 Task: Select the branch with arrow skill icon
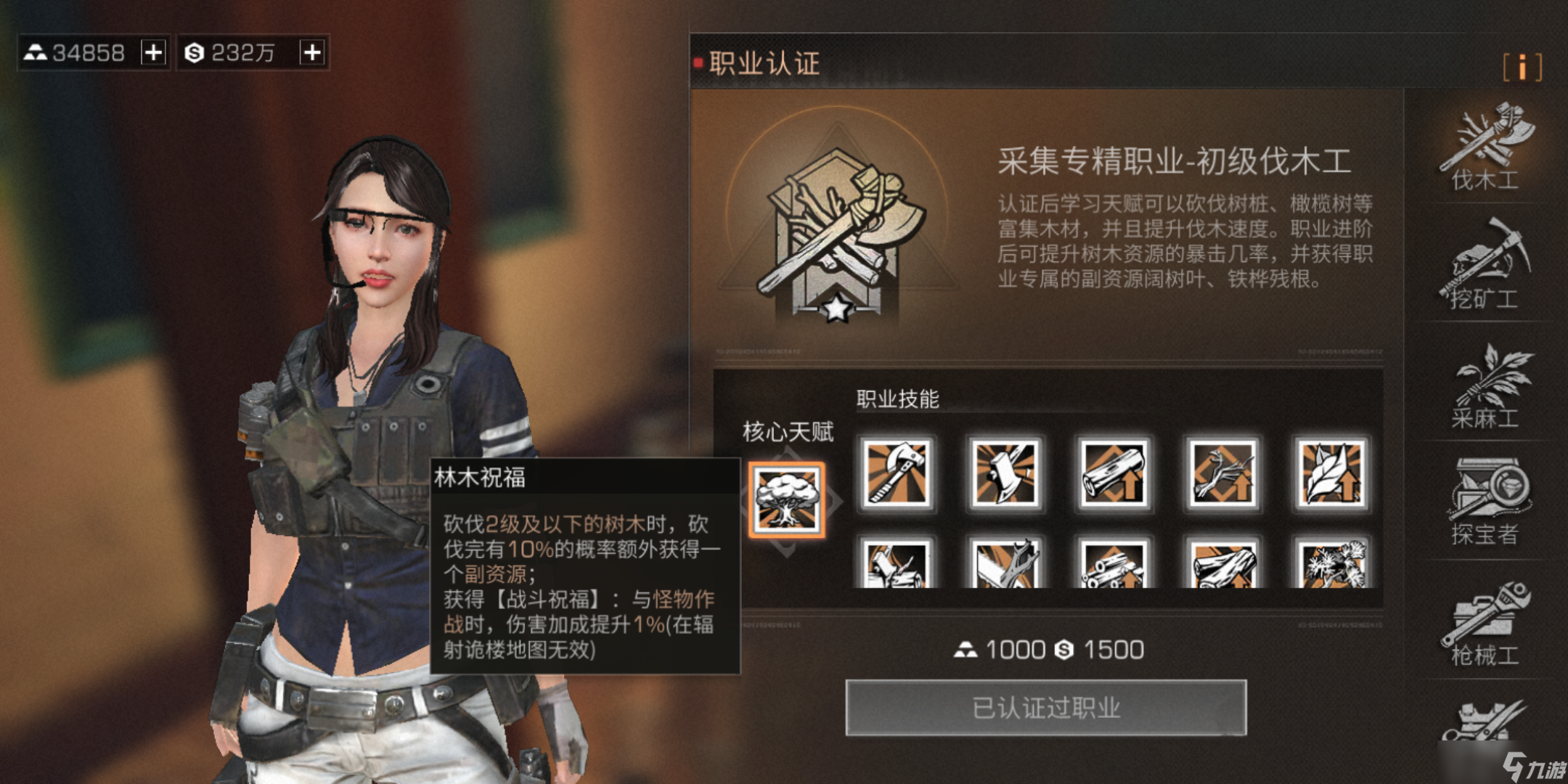tap(1223, 473)
